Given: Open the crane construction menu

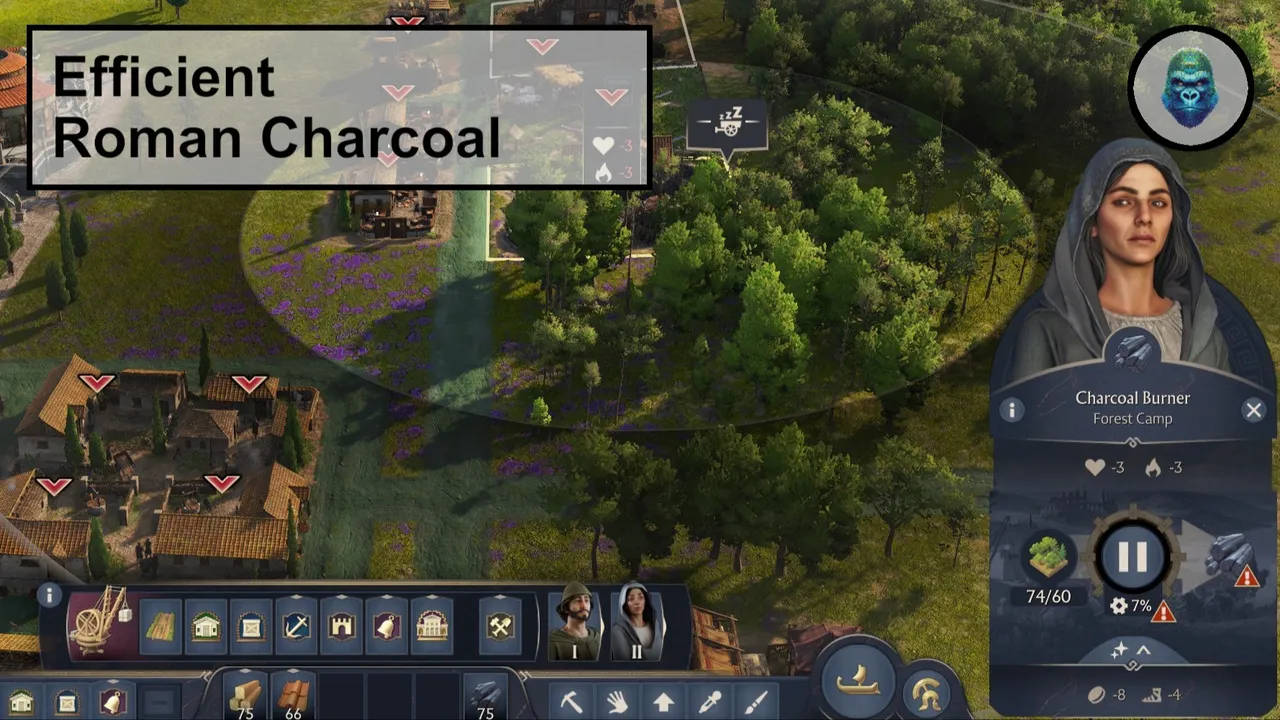Looking at the screenshot, I should click(99, 620).
